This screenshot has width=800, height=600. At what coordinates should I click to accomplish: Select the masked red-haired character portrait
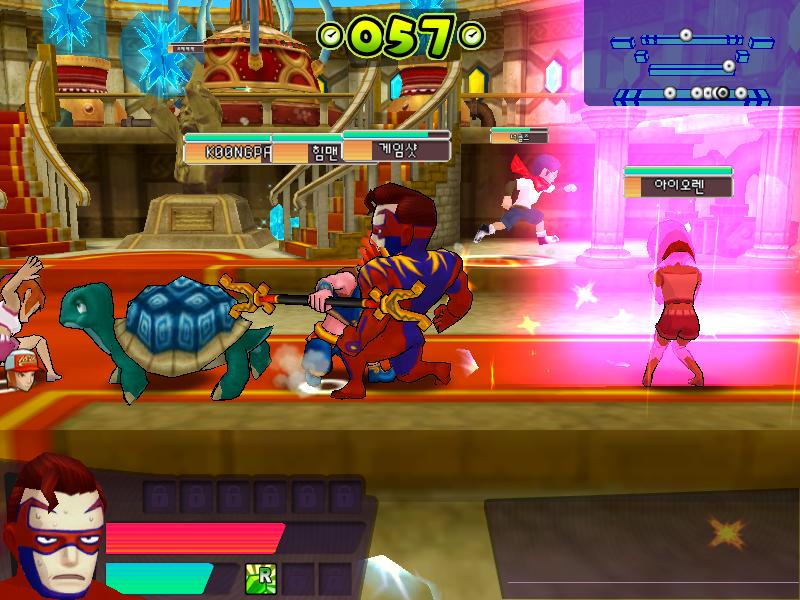[52, 525]
